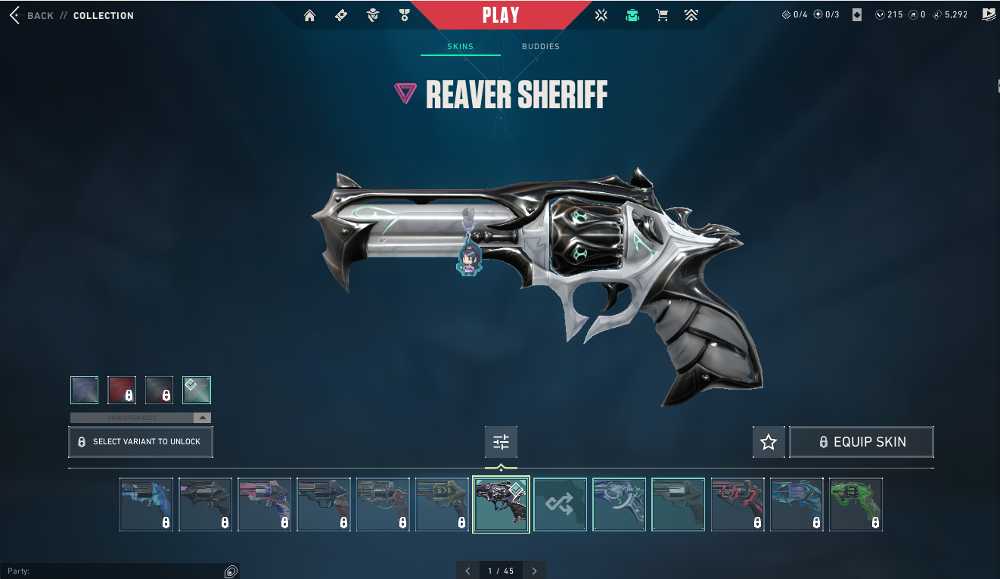The image size is (1000, 579).
Task: Click Select Variant to Unlock button
Action: [x=140, y=442]
